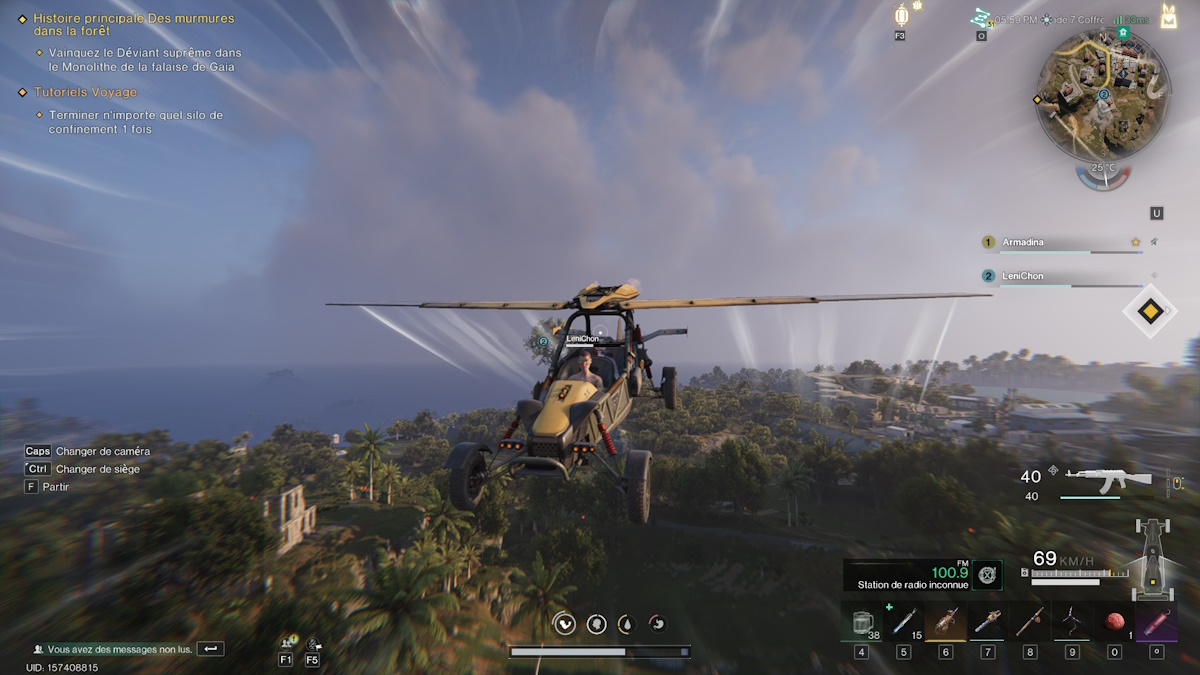Screen dimensions: 1200x675
Task: Open the lantern event icon
Action: coord(901,16)
